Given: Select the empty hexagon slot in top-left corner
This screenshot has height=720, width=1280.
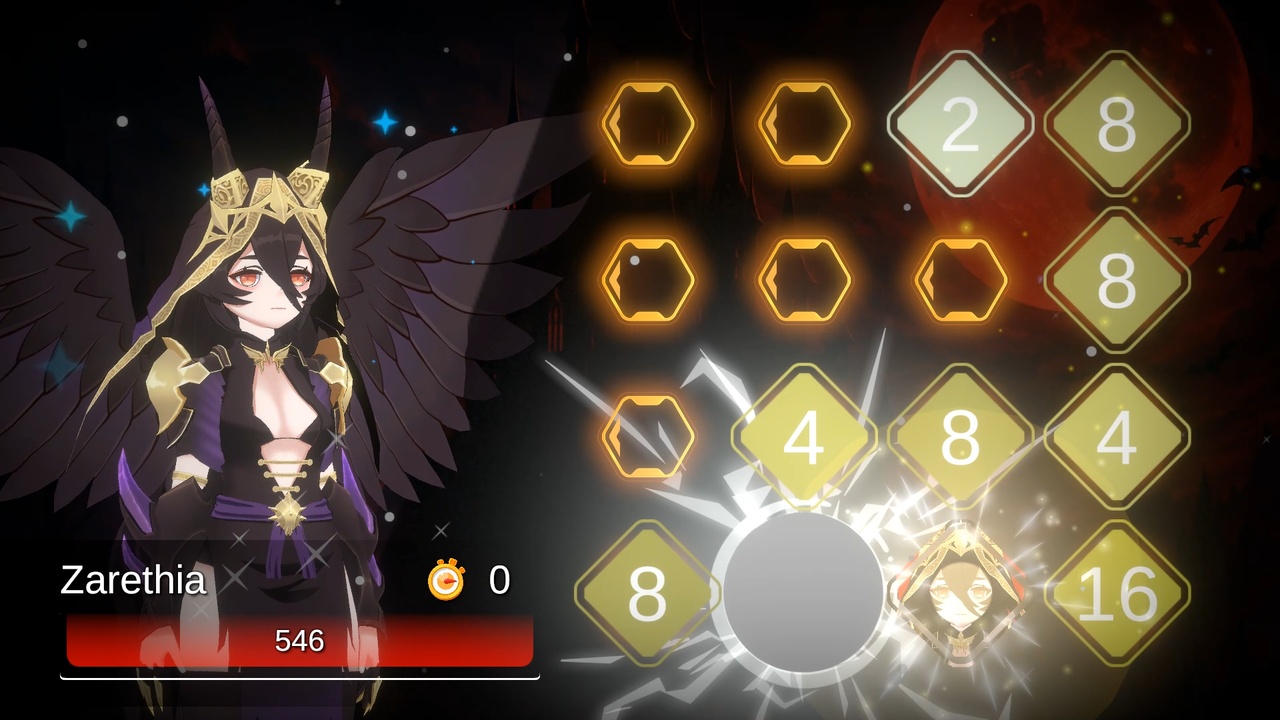Looking at the screenshot, I should (648, 122).
